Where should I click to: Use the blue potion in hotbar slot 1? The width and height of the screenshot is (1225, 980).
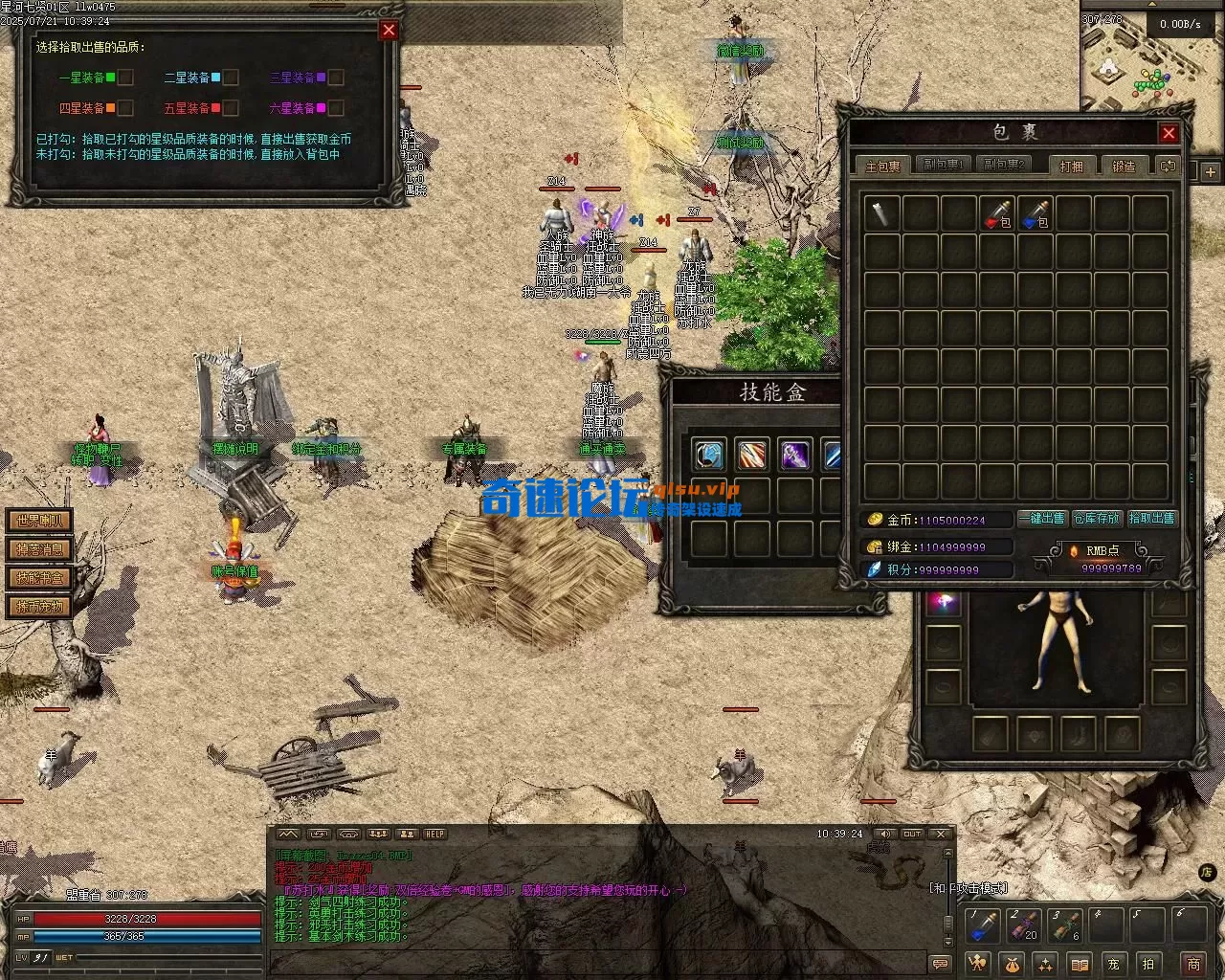pos(984,926)
